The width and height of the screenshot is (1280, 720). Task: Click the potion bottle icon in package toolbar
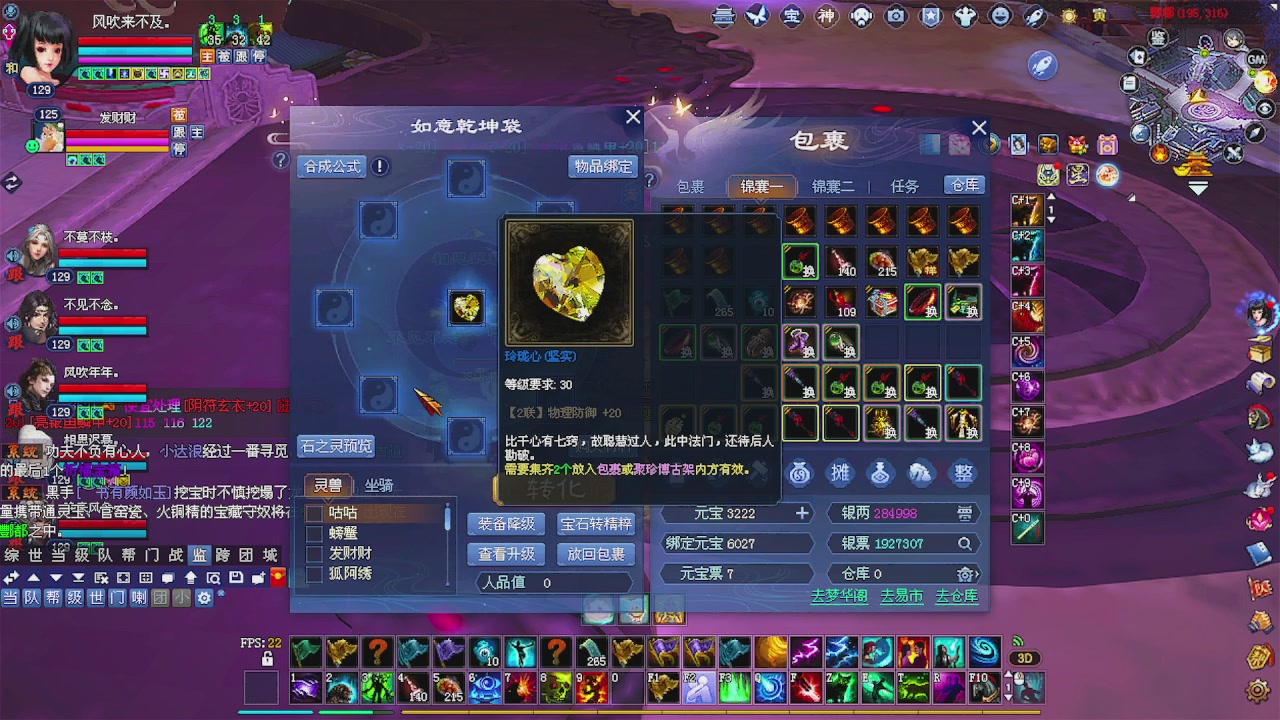point(880,473)
